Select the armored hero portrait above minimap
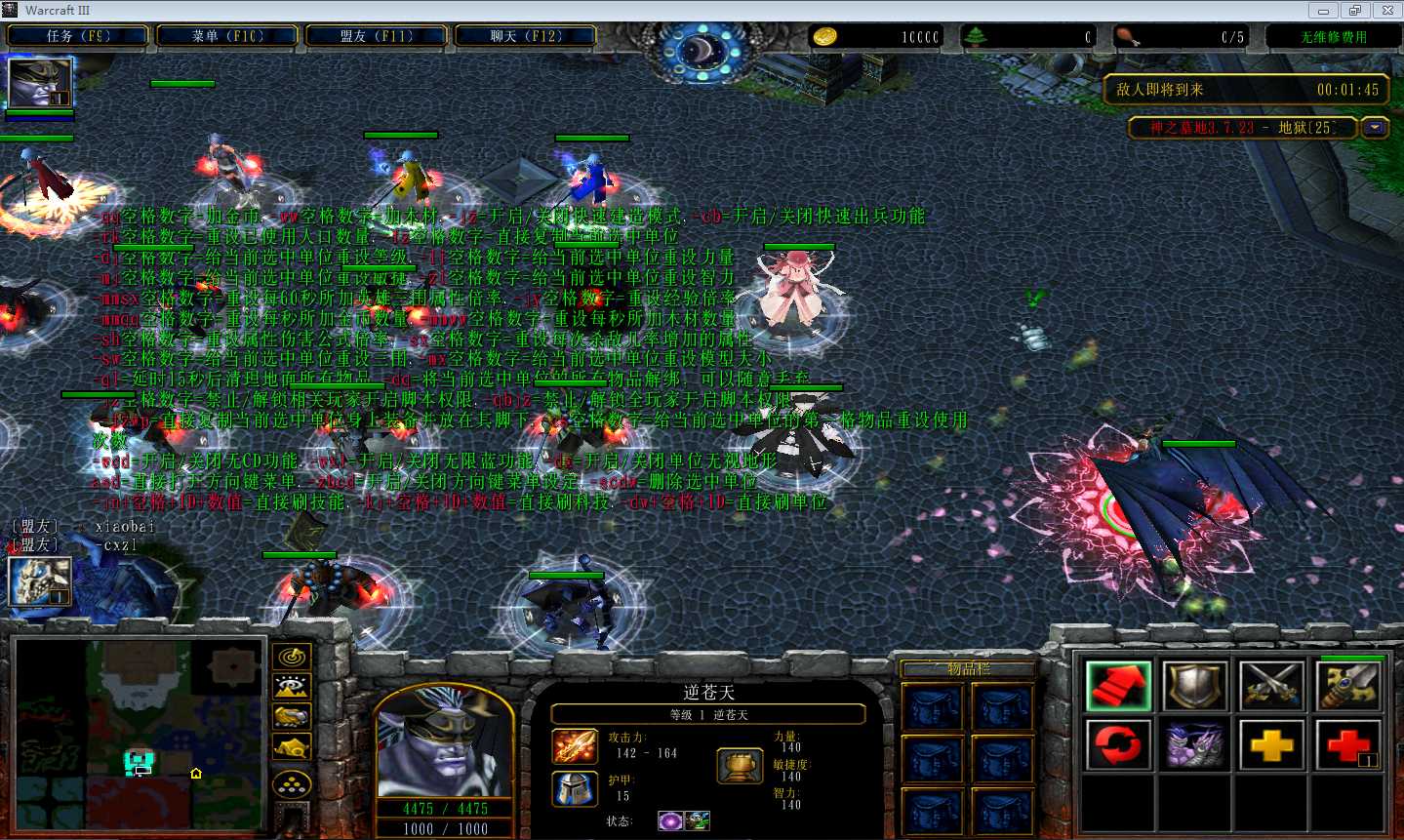This screenshot has width=1404, height=840. [x=40, y=580]
